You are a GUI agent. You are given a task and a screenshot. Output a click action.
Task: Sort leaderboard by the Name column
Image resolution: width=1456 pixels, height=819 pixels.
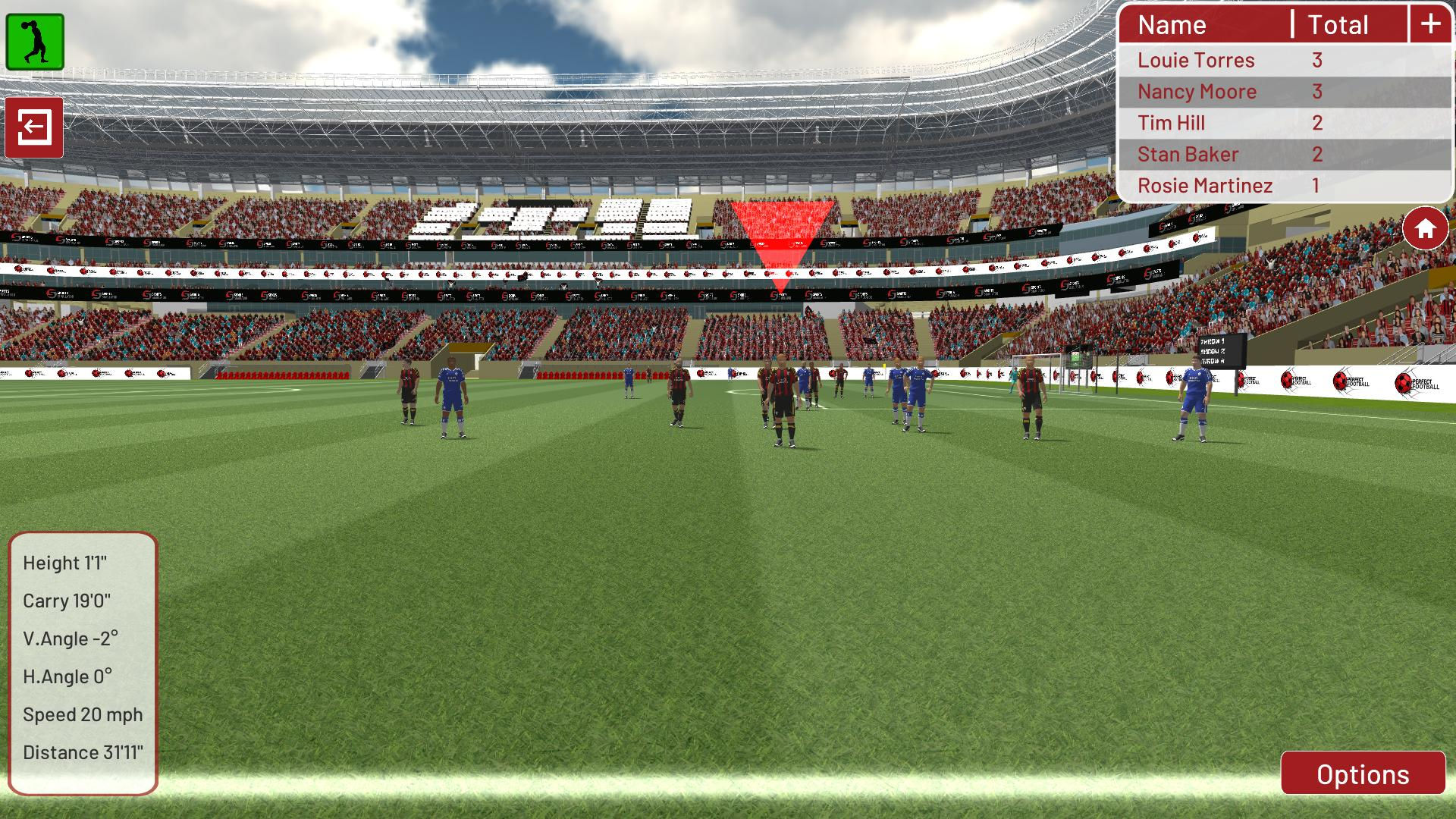(x=1172, y=24)
